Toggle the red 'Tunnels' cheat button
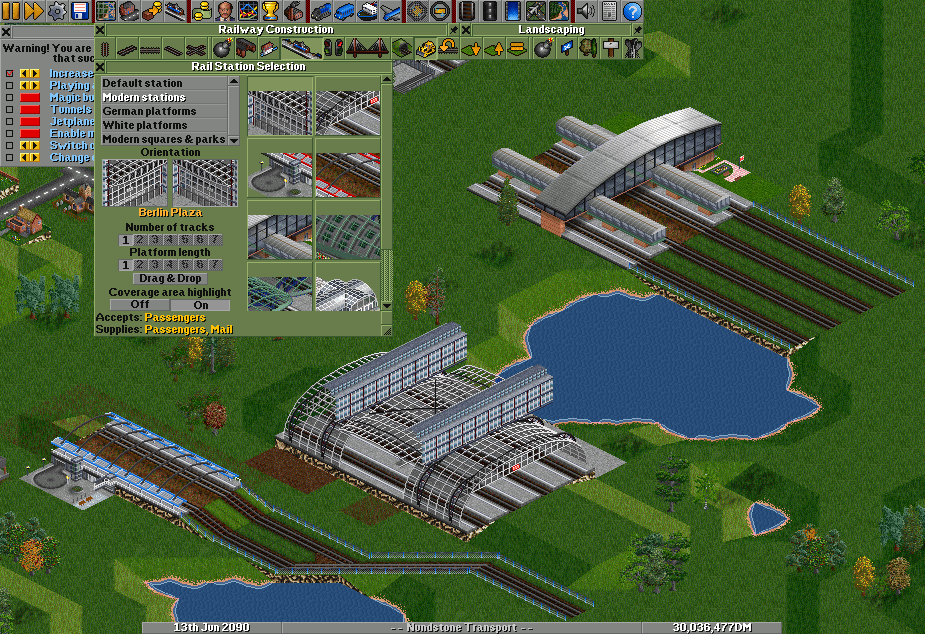This screenshot has width=925, height=634. click(x=30, y=110)
